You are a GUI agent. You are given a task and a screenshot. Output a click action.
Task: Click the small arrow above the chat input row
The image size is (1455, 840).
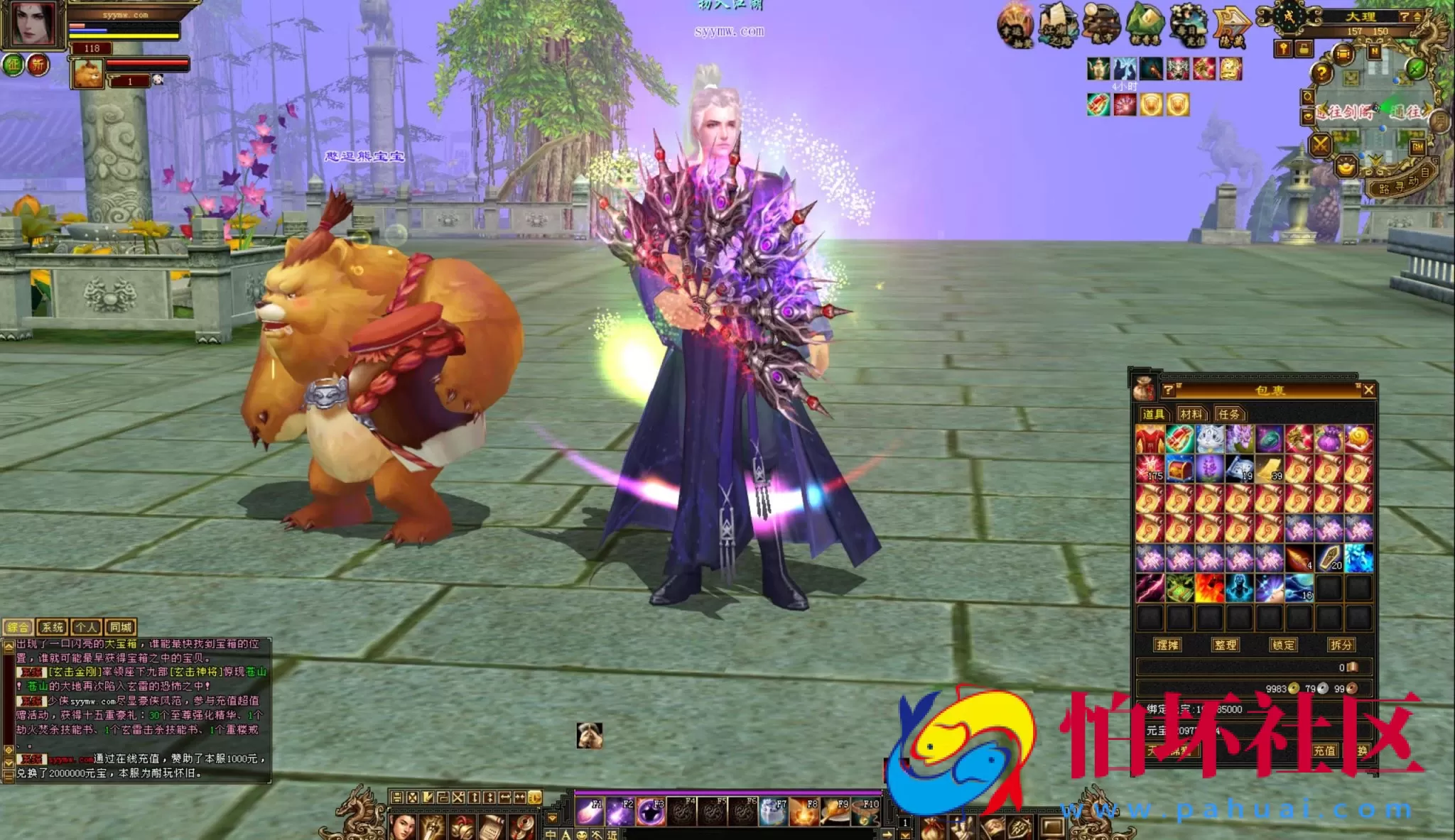(552, 818)
